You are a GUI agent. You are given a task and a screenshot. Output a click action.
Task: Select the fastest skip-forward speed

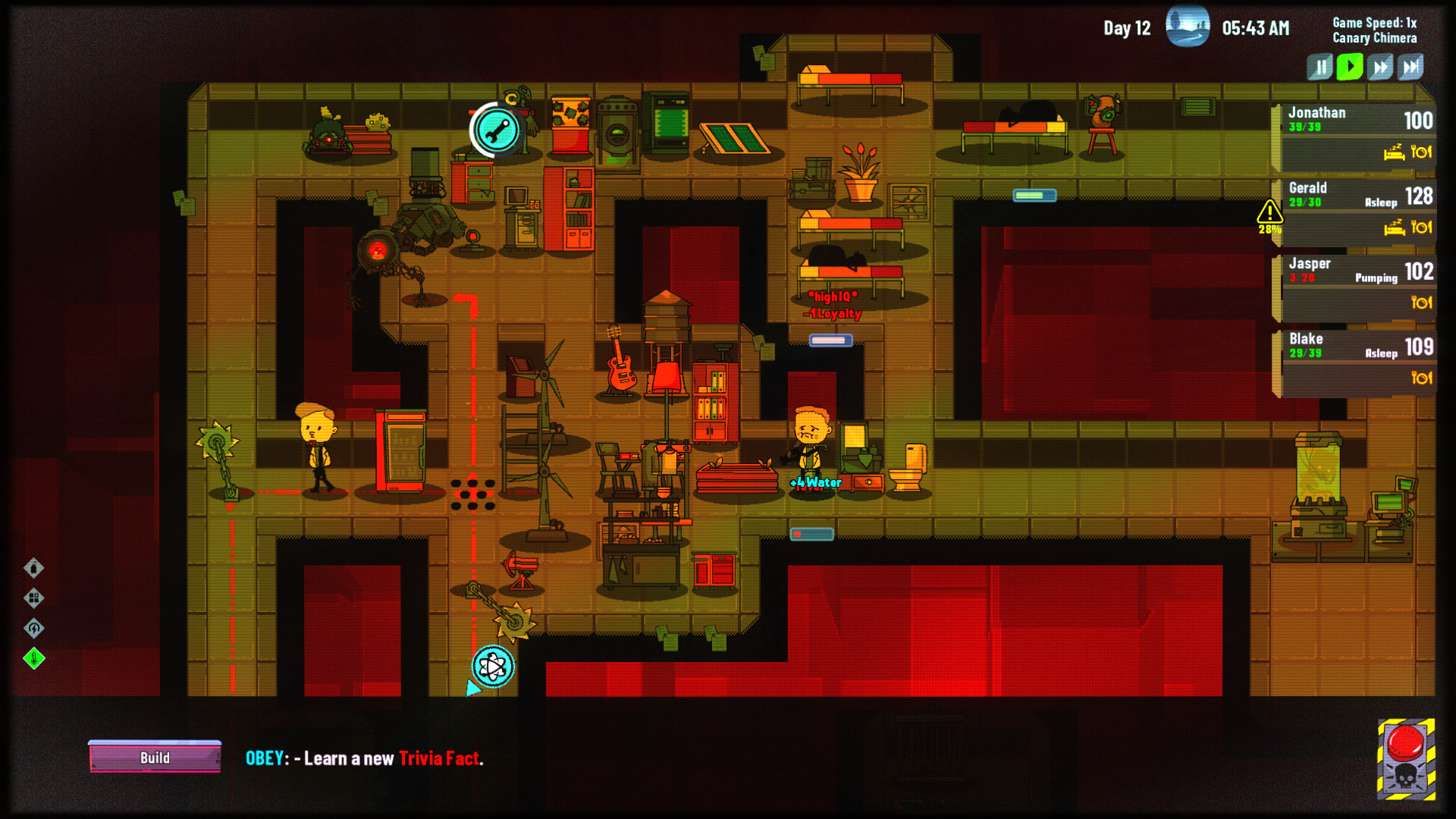point(1410,67)
